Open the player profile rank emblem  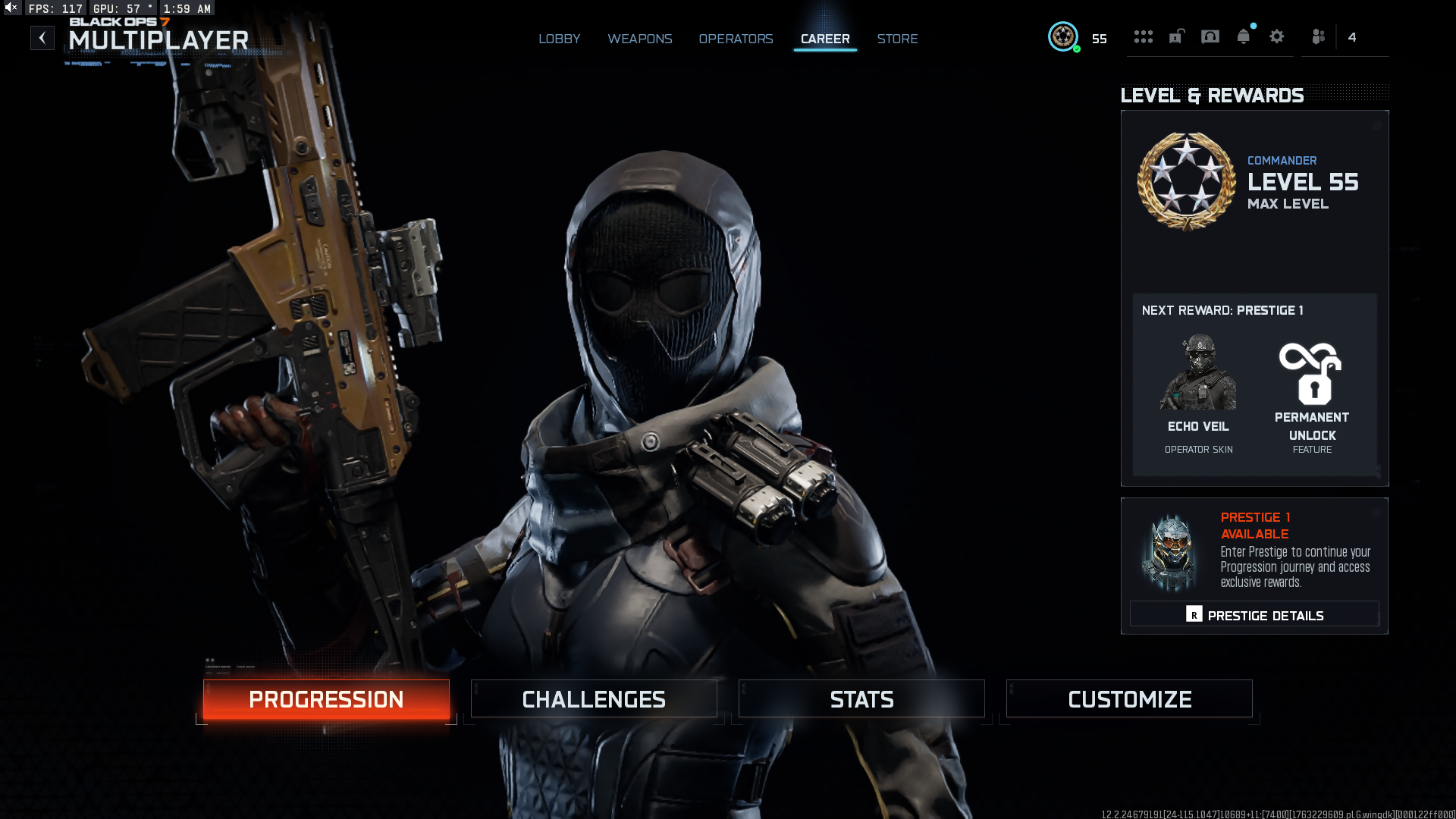(x=1063, y=36)
